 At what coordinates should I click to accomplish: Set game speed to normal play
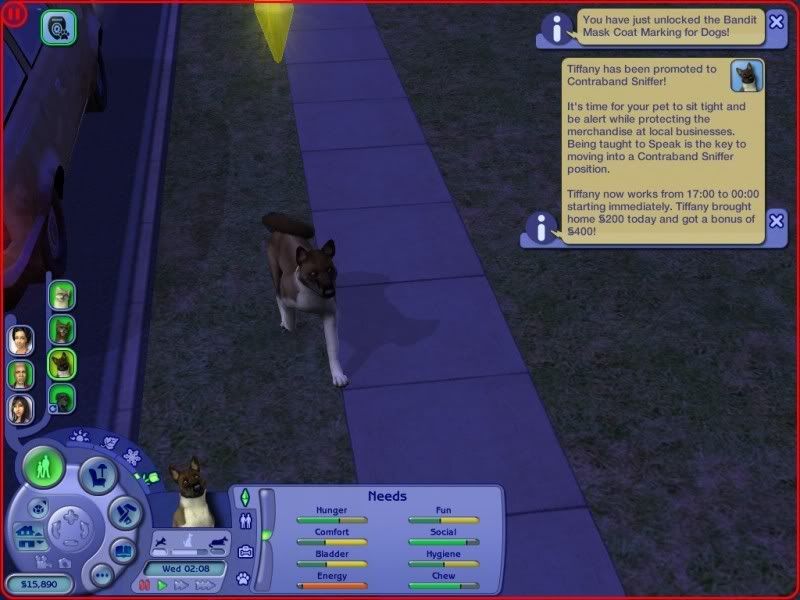click(162, 585)
